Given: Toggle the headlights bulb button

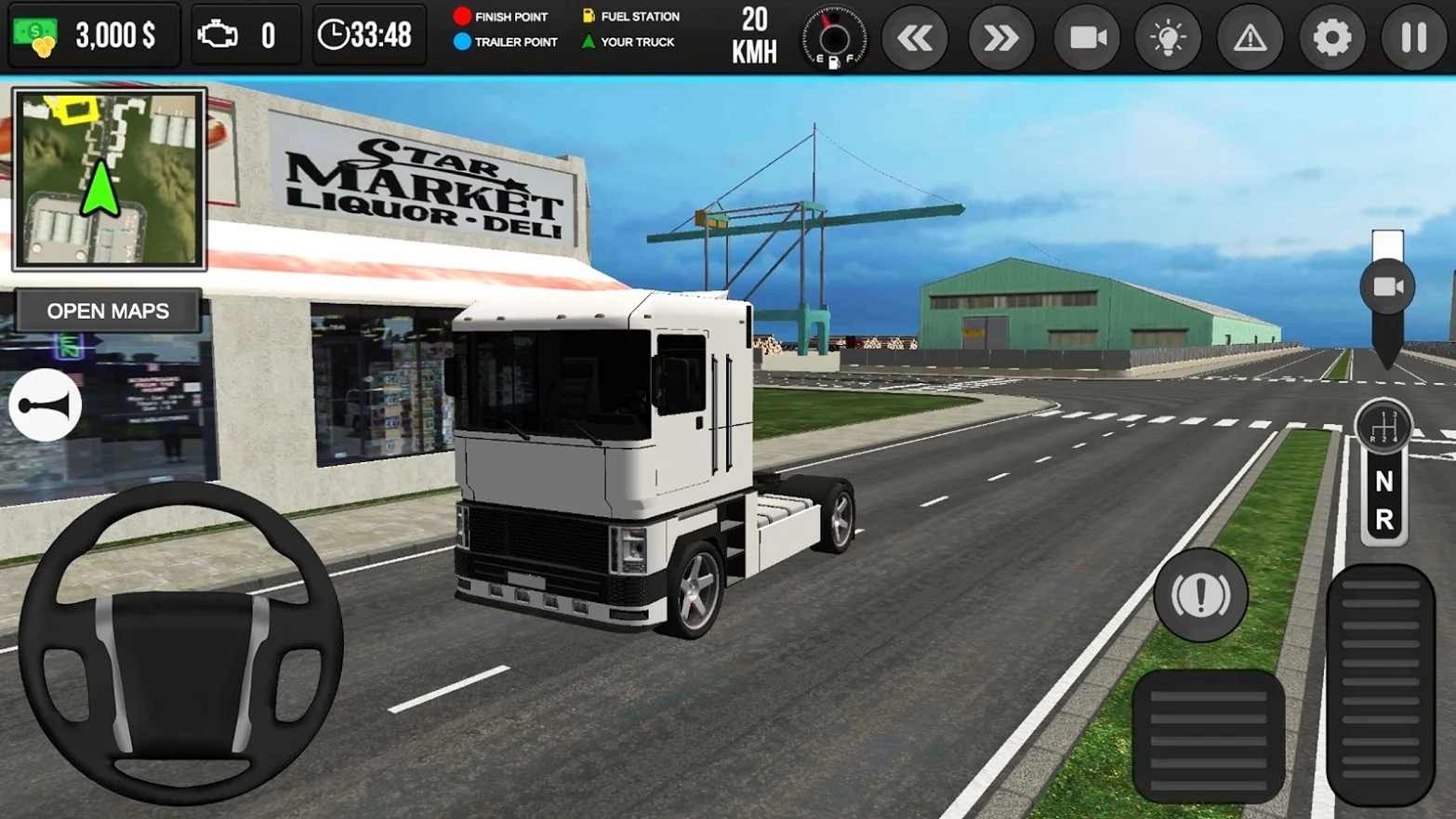Looking at the screenshot, I should pyautogui.click(x=1168, y=38).
